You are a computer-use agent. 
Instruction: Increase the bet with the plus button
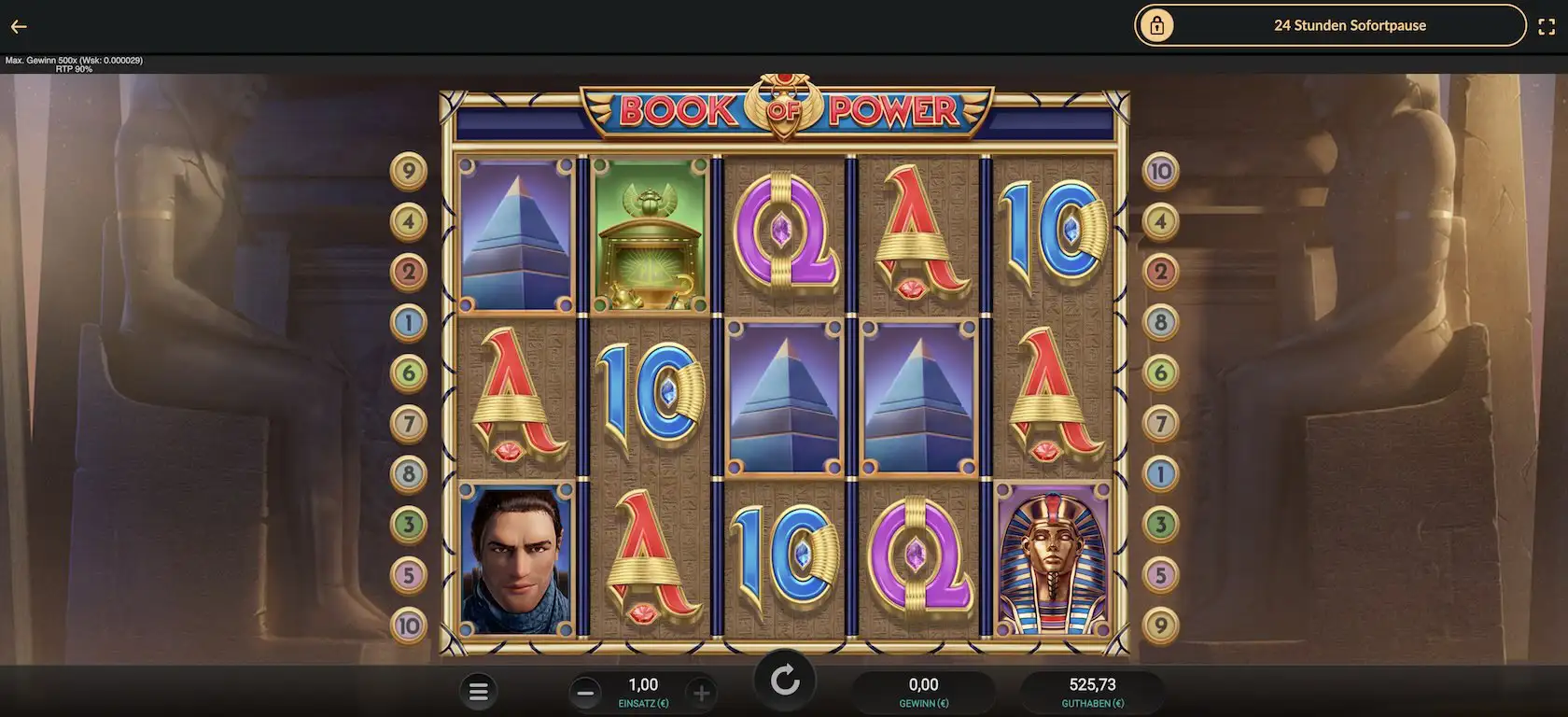pos(701,693)
